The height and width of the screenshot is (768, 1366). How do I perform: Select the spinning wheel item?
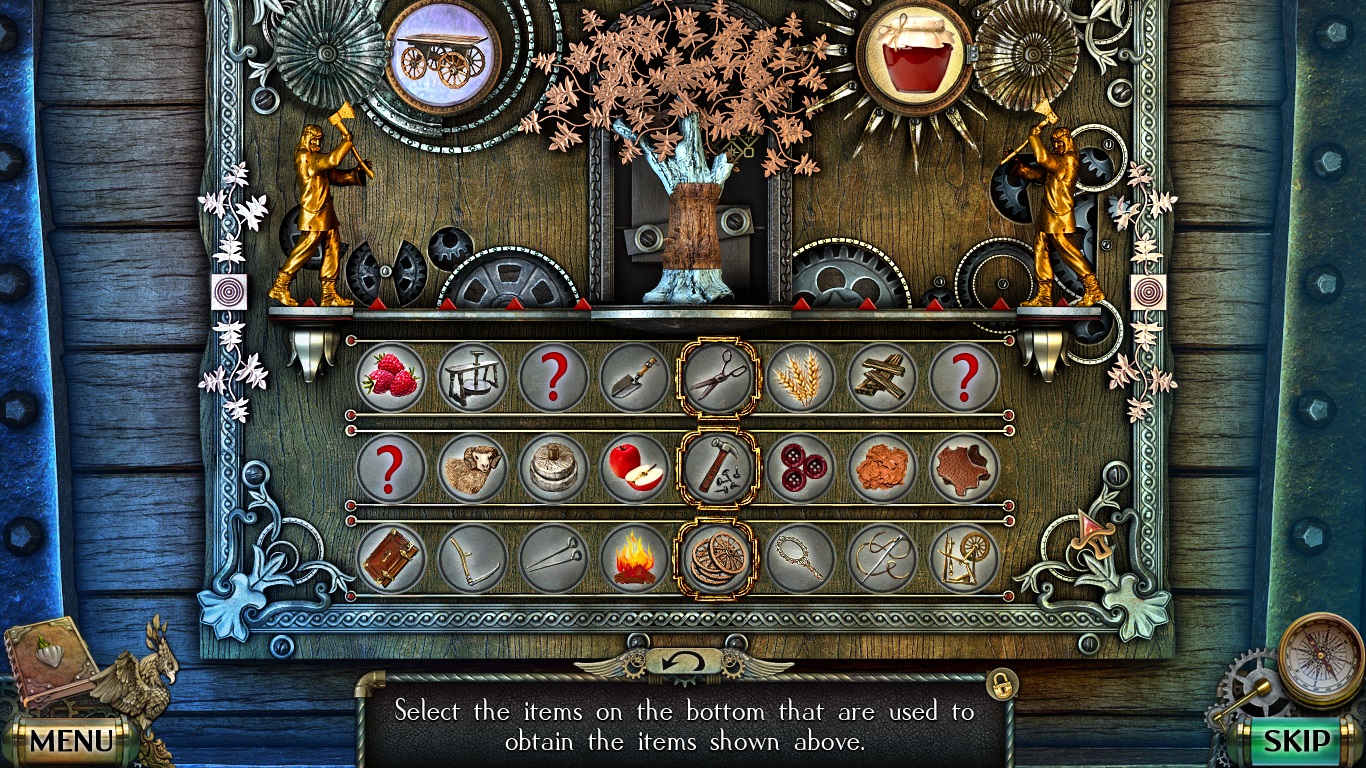(967, 558)
